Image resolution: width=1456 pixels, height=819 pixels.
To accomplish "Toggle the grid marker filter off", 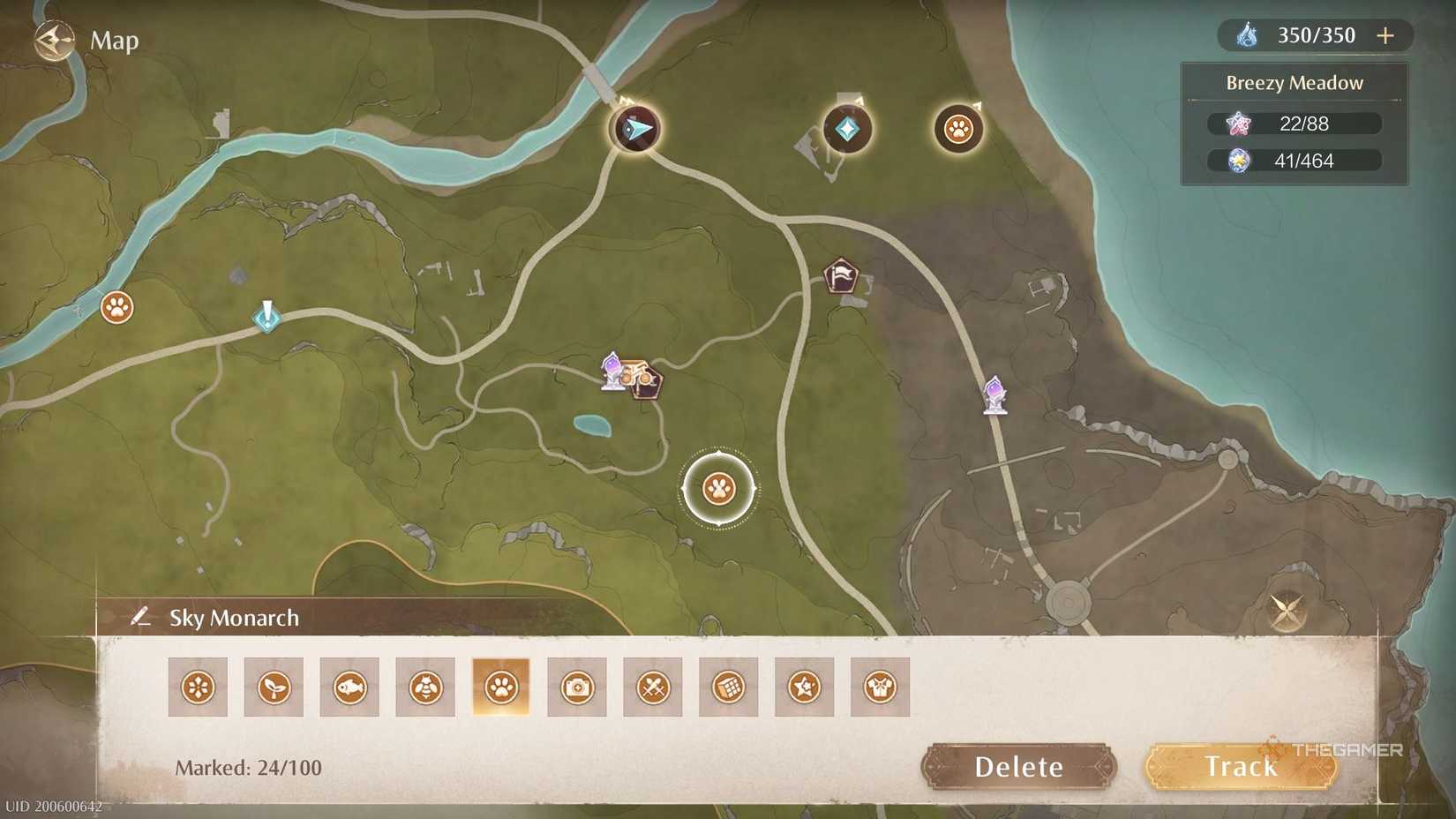I will (727, 686).
